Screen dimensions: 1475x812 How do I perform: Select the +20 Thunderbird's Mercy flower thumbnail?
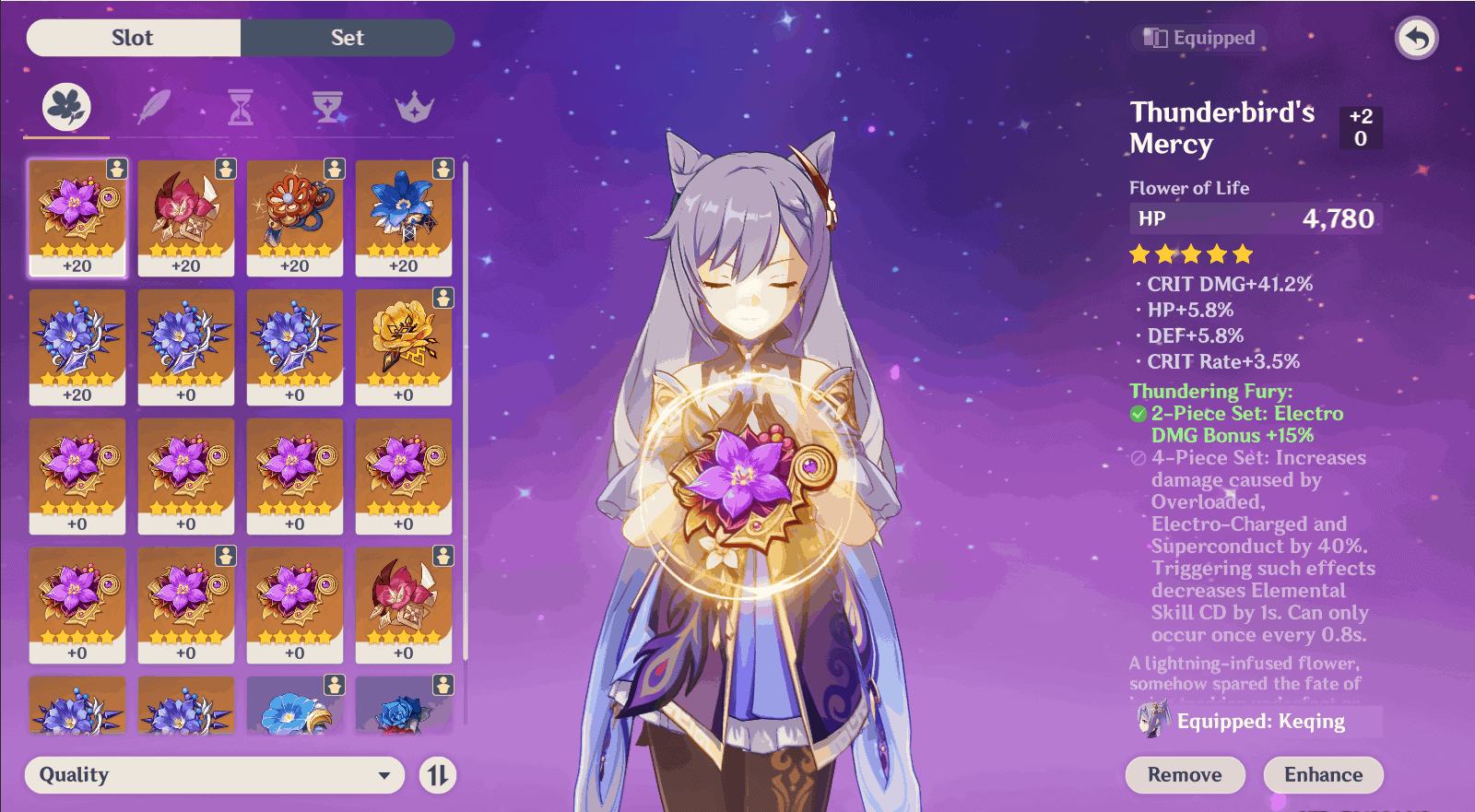click(77, 217)
